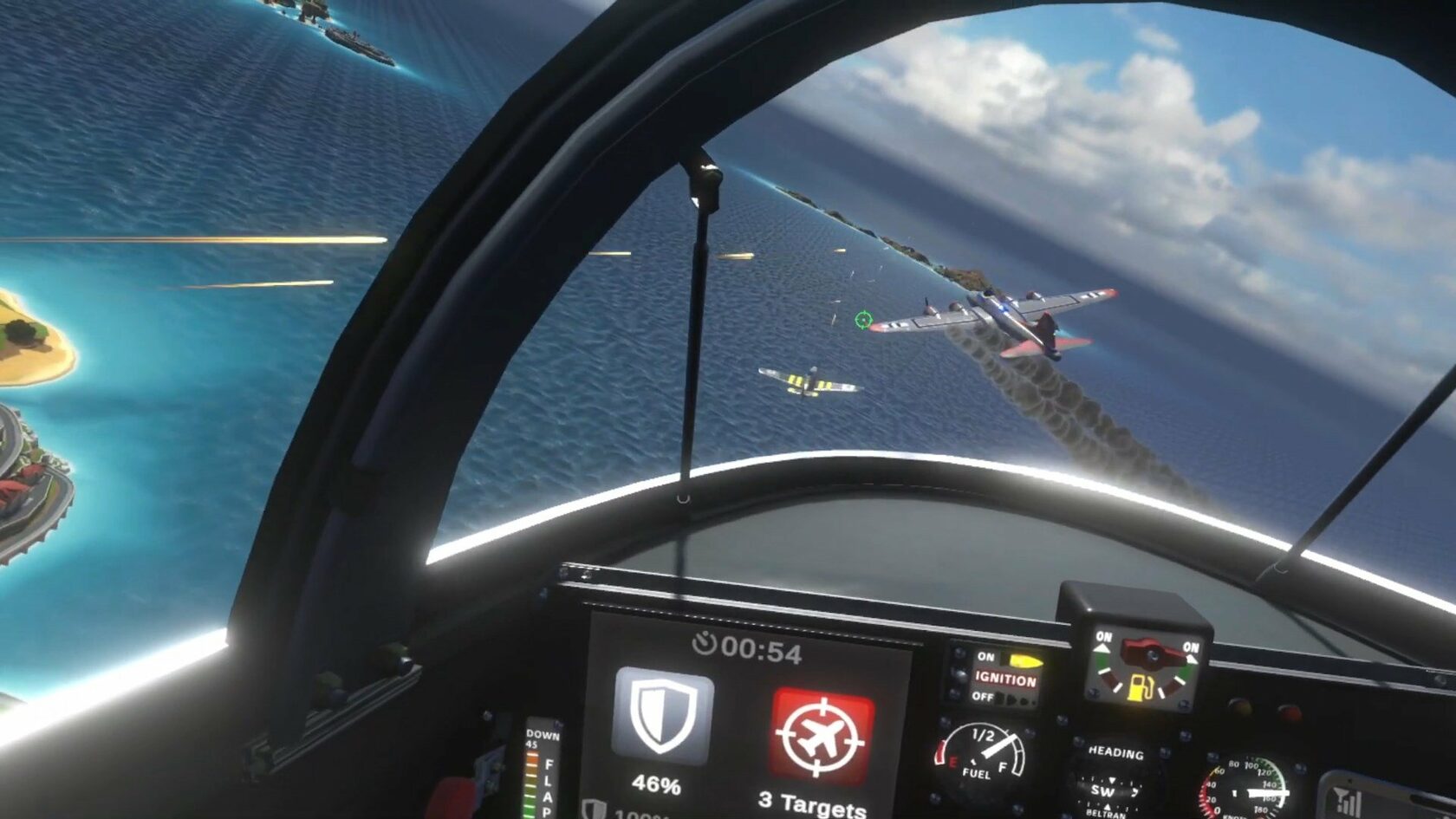Select the shield icon on the tablet
The image size is (1456, 819).
click(663, 716)
